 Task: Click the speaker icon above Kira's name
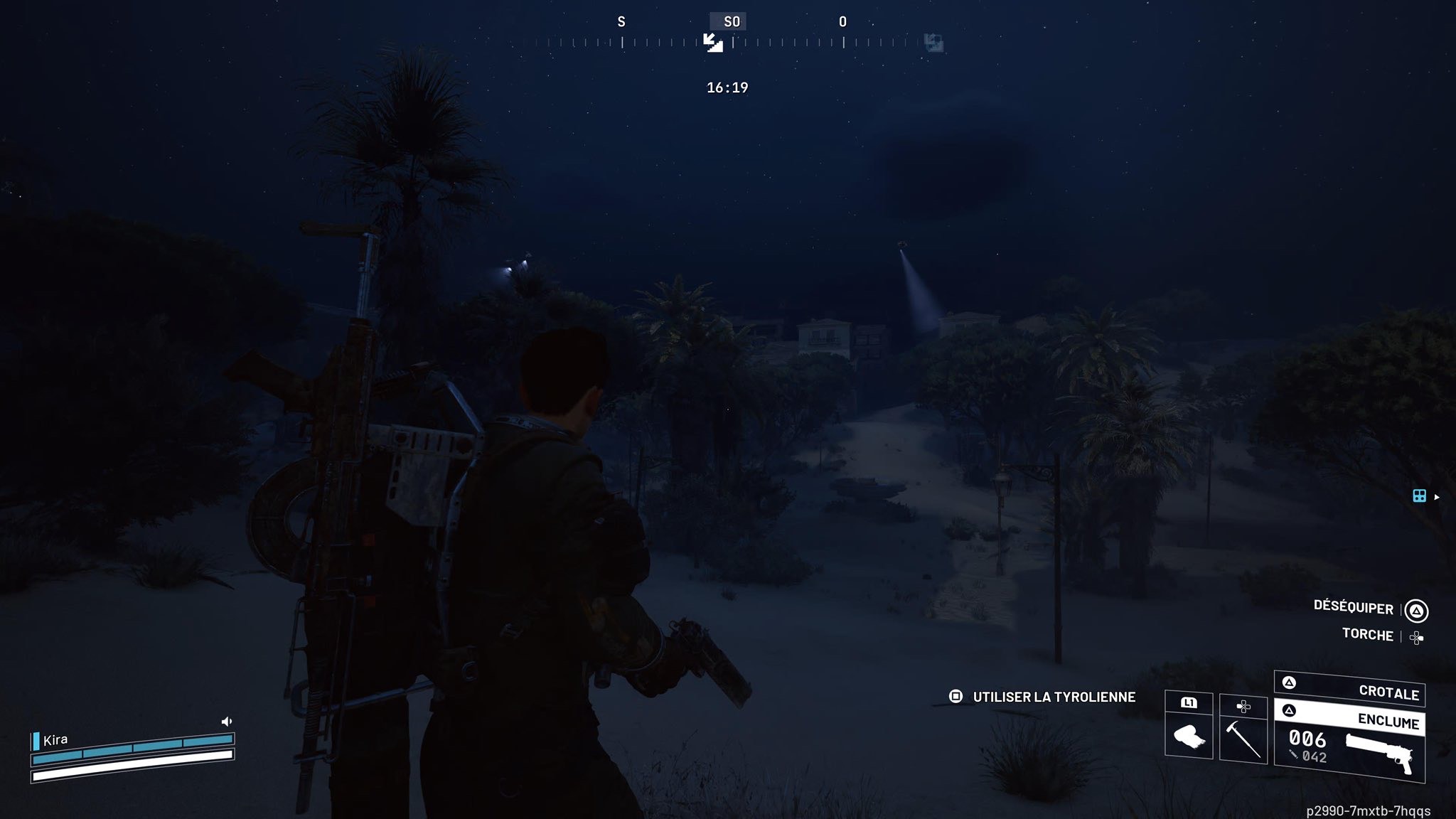click(227, 722)
